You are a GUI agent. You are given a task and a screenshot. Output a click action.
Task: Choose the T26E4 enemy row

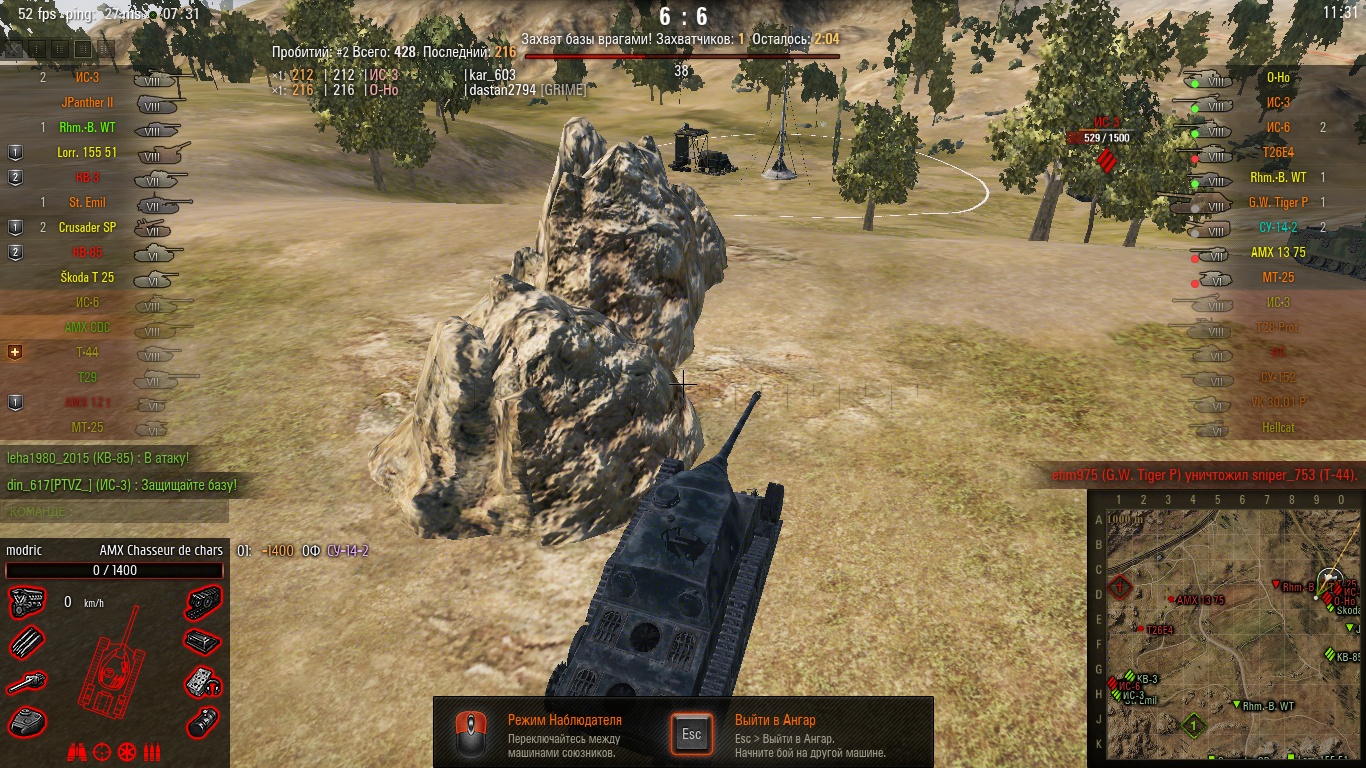[1277, 153]
